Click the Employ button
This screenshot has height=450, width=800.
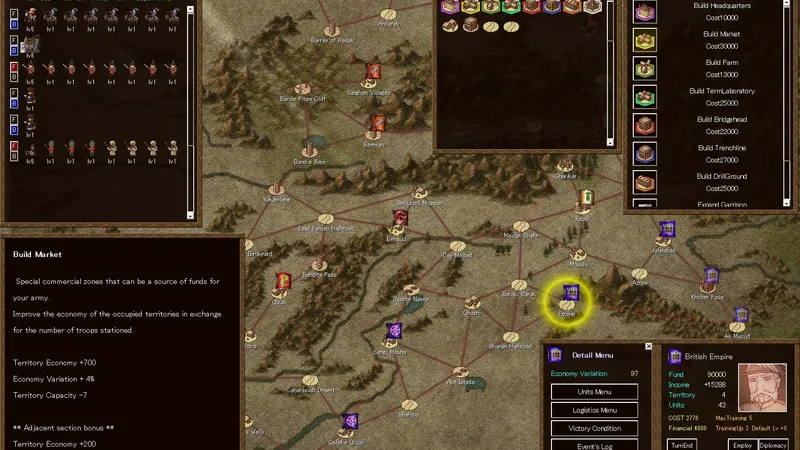point(742,444)
